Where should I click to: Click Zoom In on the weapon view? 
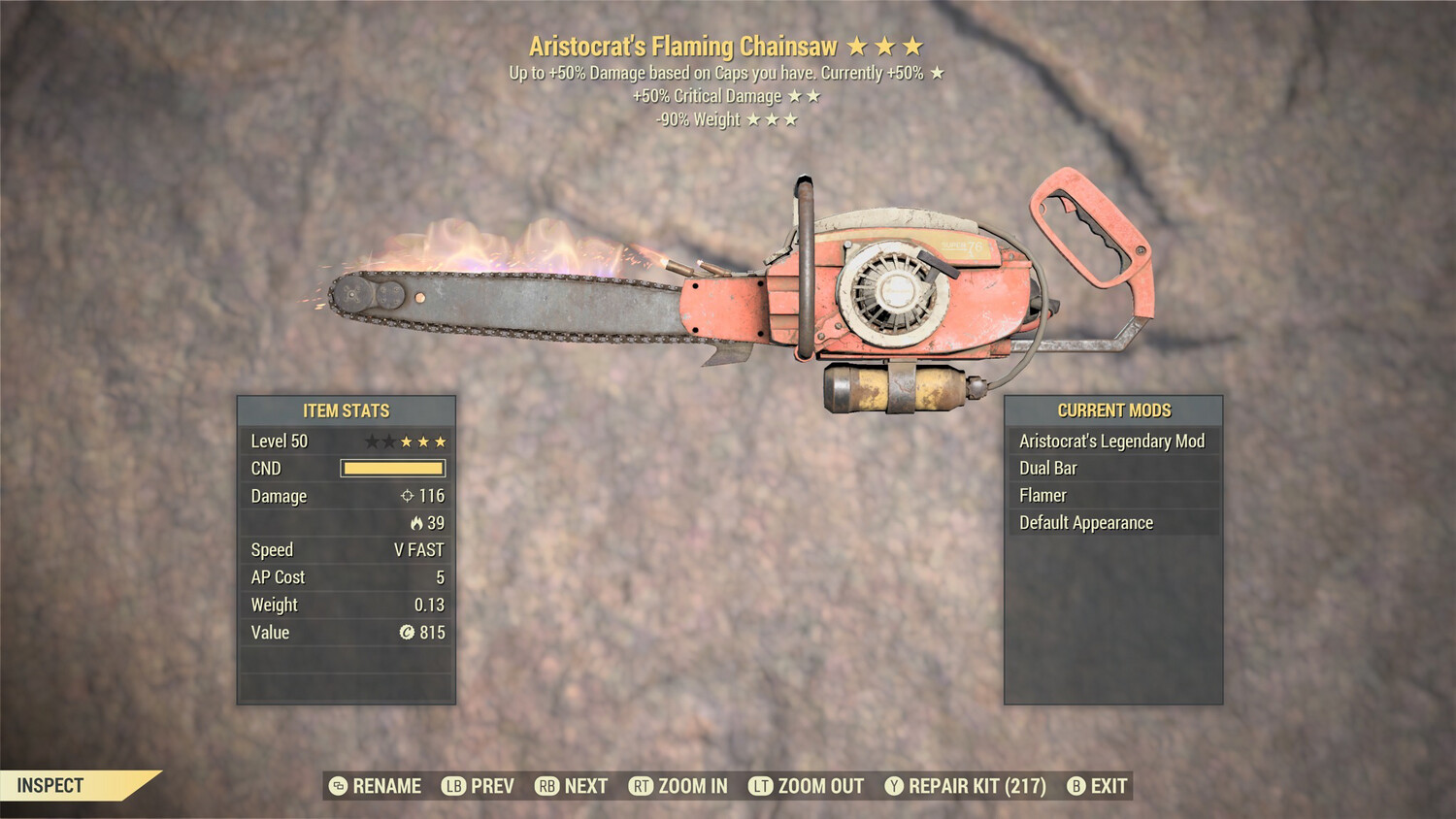coord(678,786)
